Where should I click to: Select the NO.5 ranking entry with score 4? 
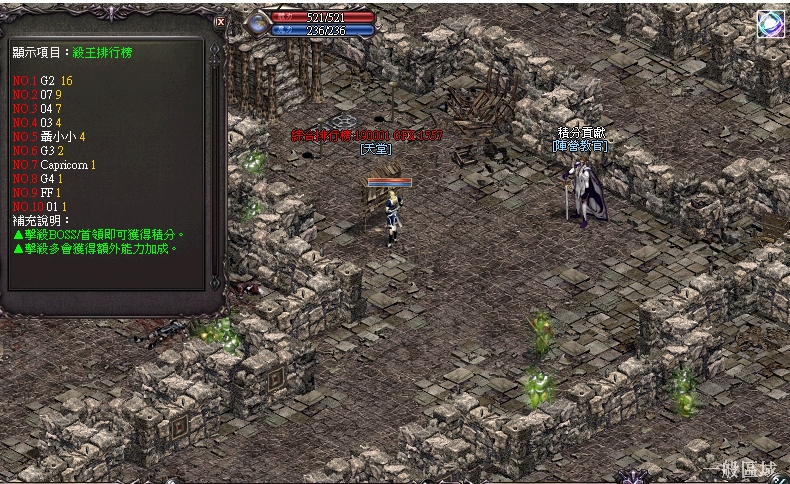(x=49, y=136)
